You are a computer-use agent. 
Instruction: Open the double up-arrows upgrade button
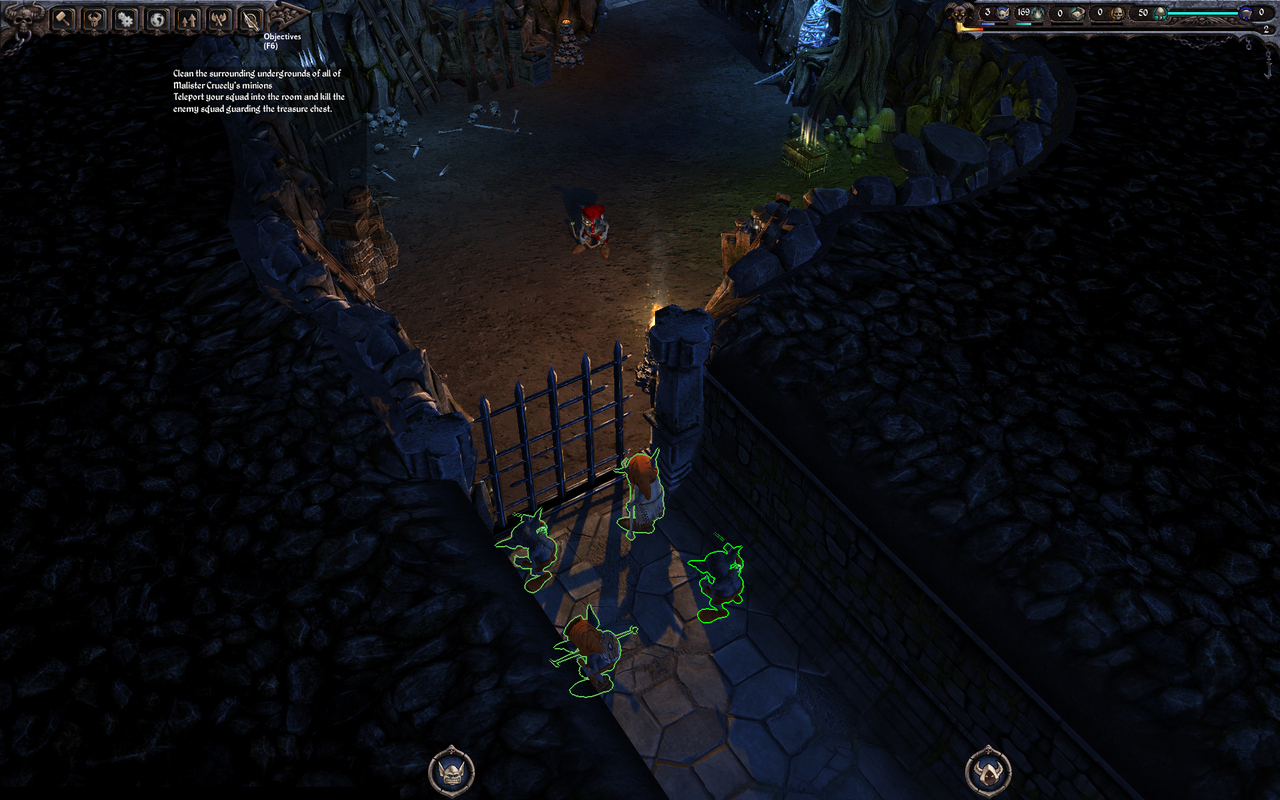(188, 18)
